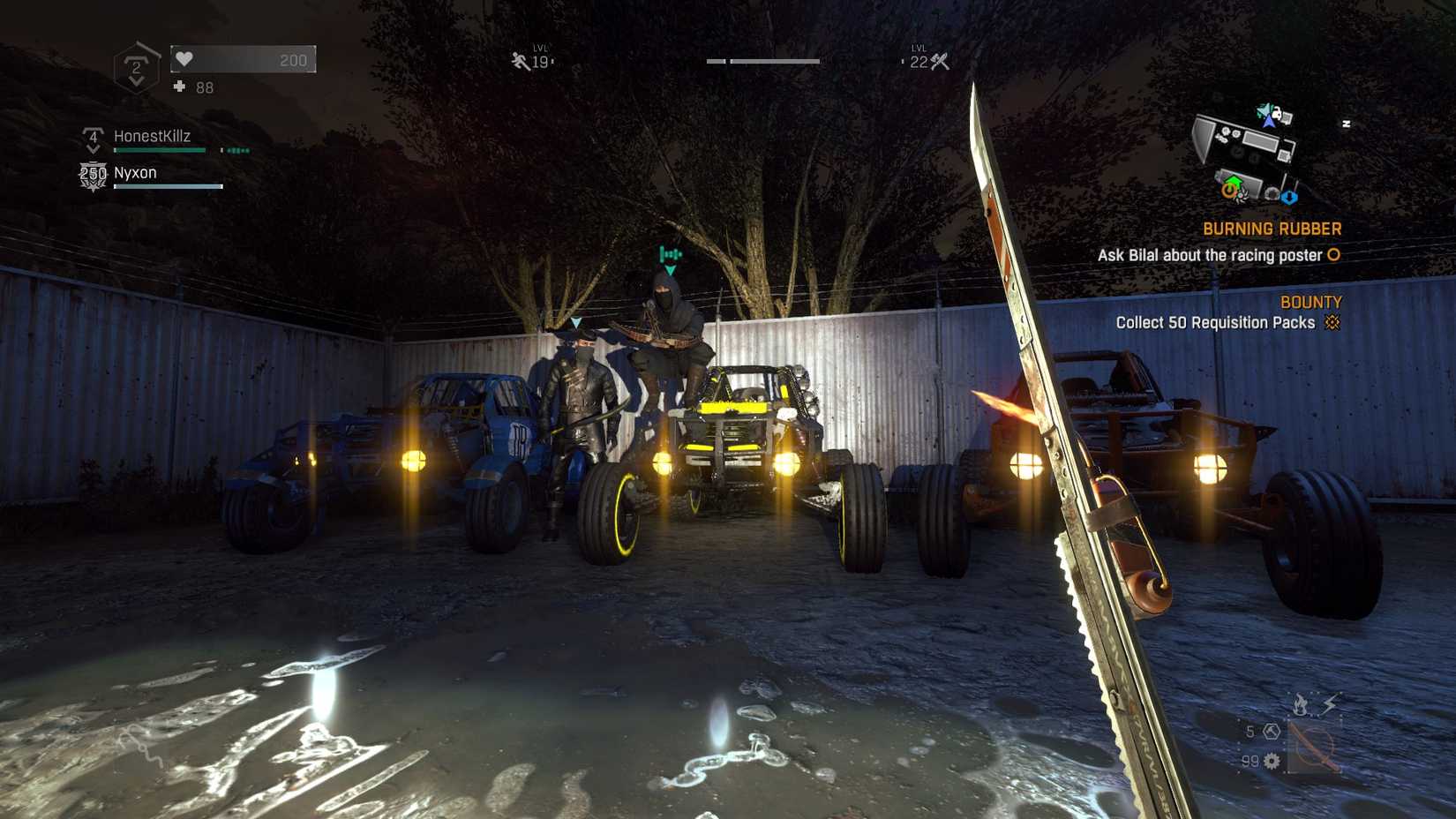Click the scissors icon beside the bounty text
The height and width of the screenshot is (819, 1456).
tap(1334, 323)
